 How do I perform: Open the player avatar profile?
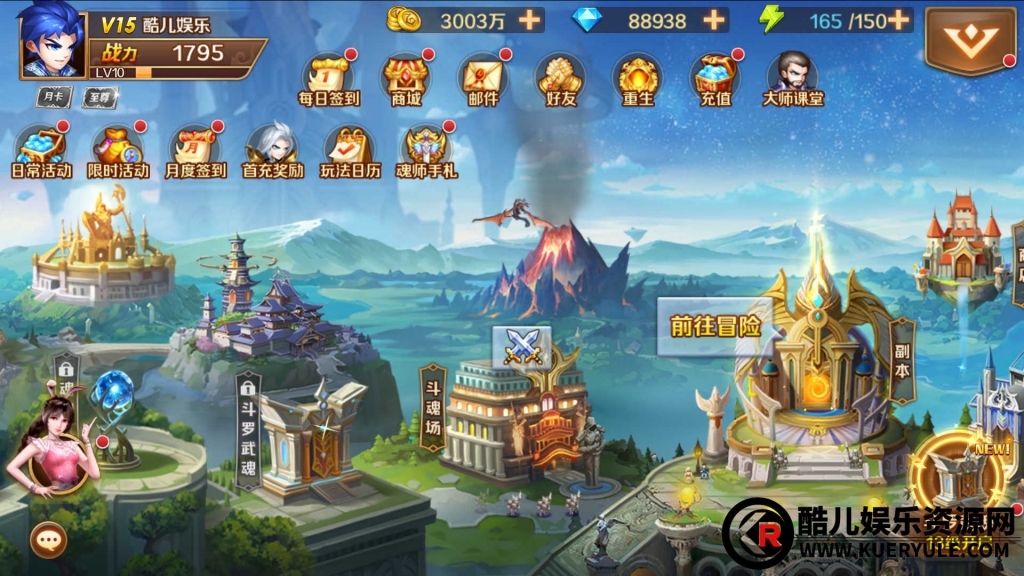(x=52, y=40)
